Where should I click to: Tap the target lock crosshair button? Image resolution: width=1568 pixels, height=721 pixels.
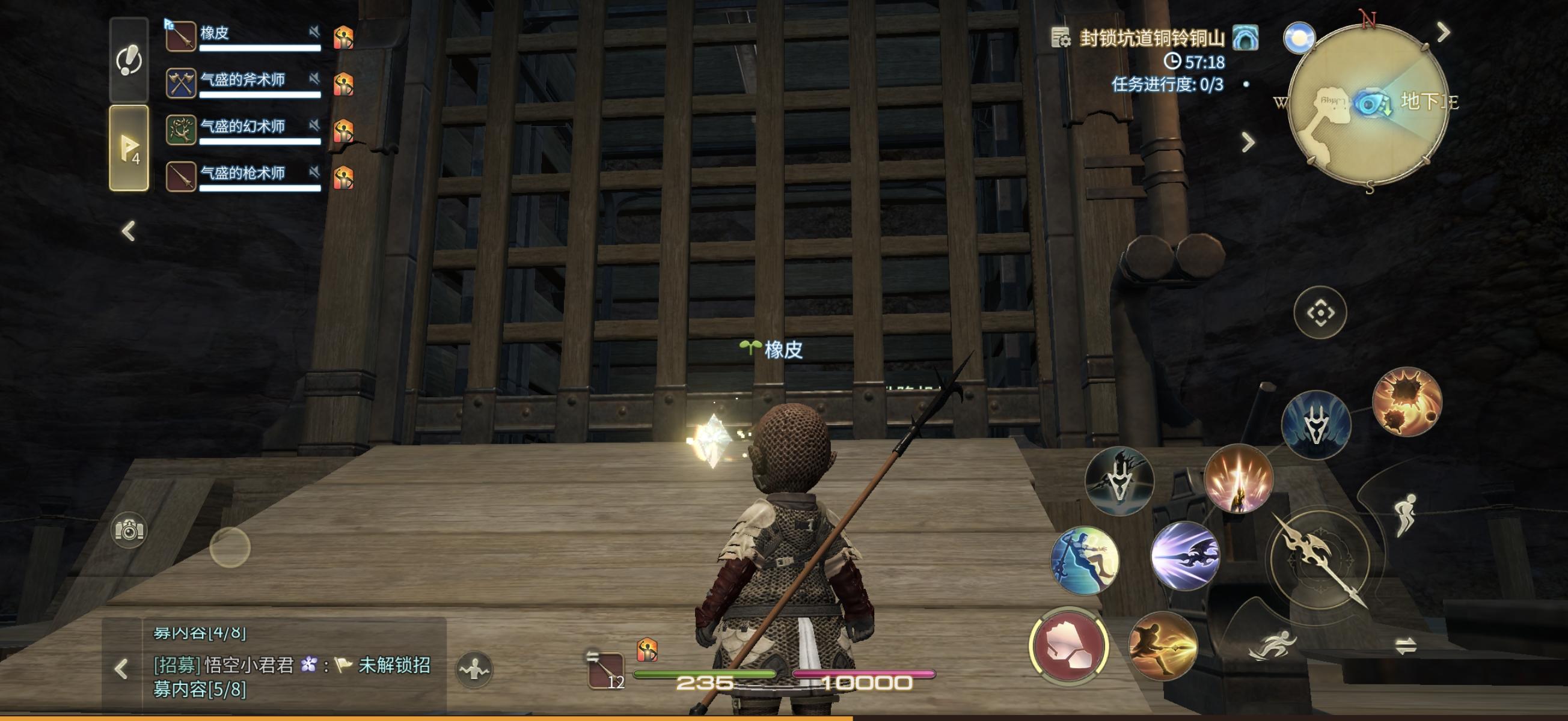(1320, 313)
